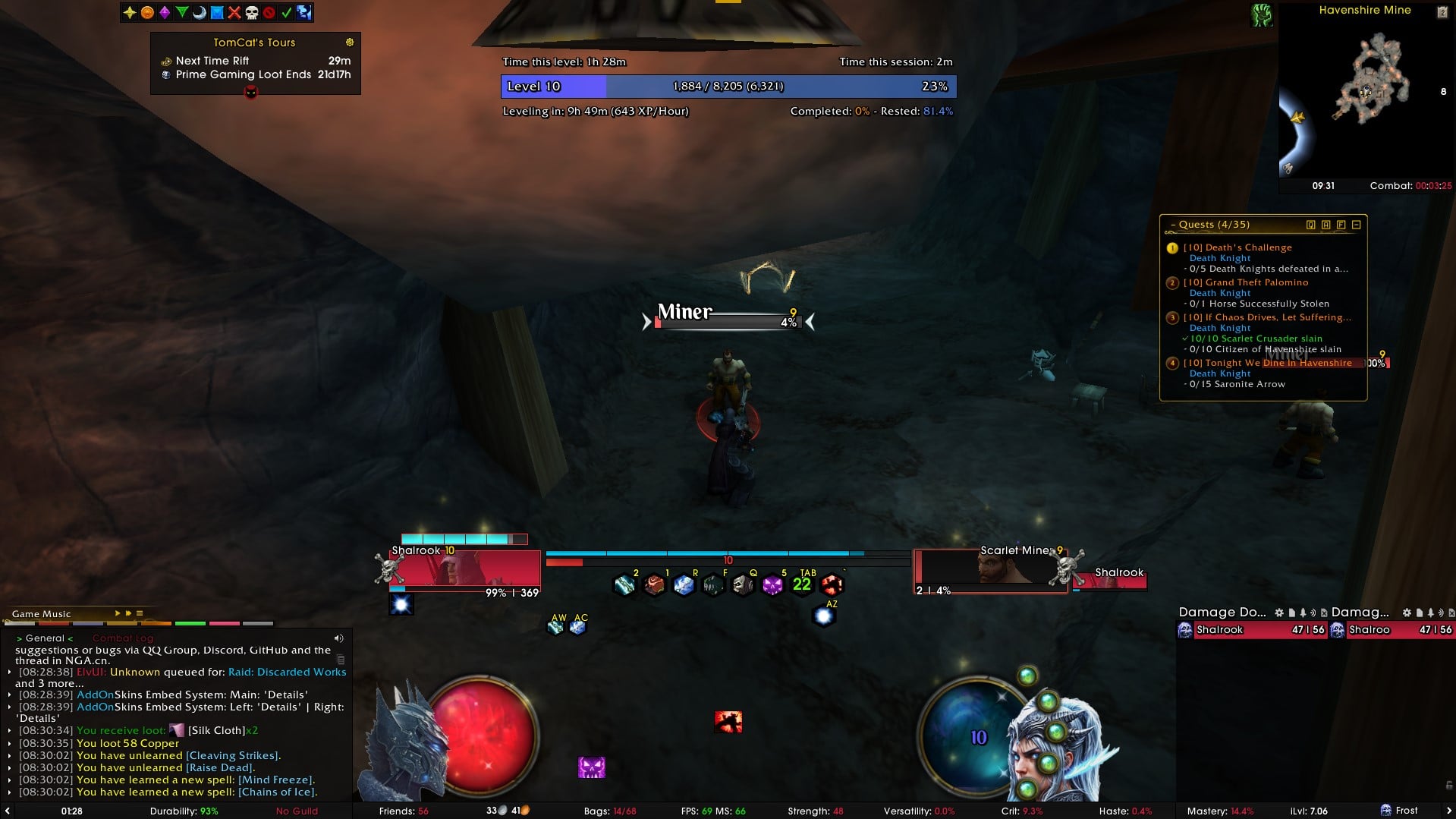1456x819 pixels.
Task: Click the Next Time Rift timer row
Action: (x=255, y=61)
